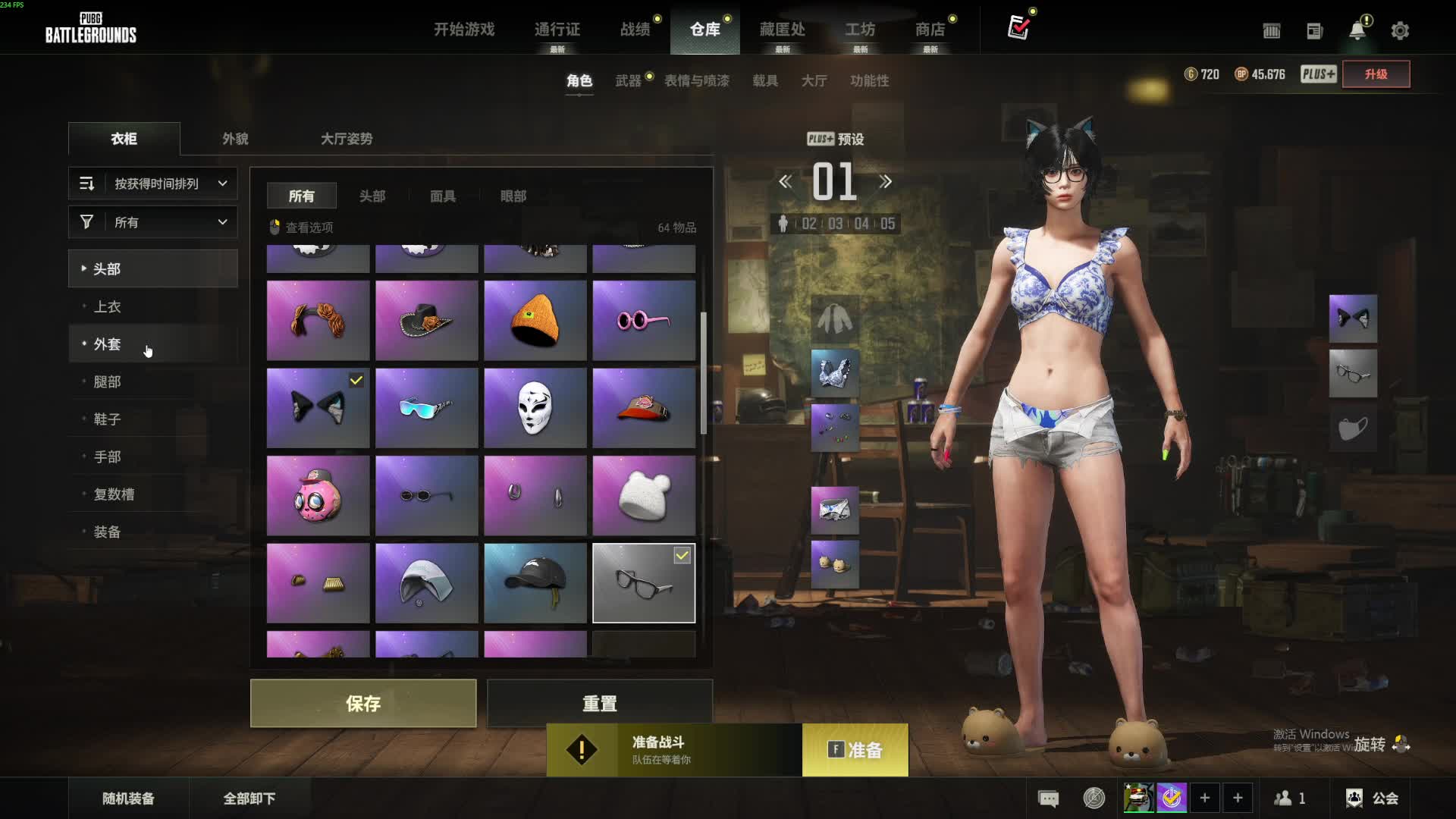Switch to the 武器 weapons section
1456x819 pixels.
pyautogui.click(x=628, y=80)
